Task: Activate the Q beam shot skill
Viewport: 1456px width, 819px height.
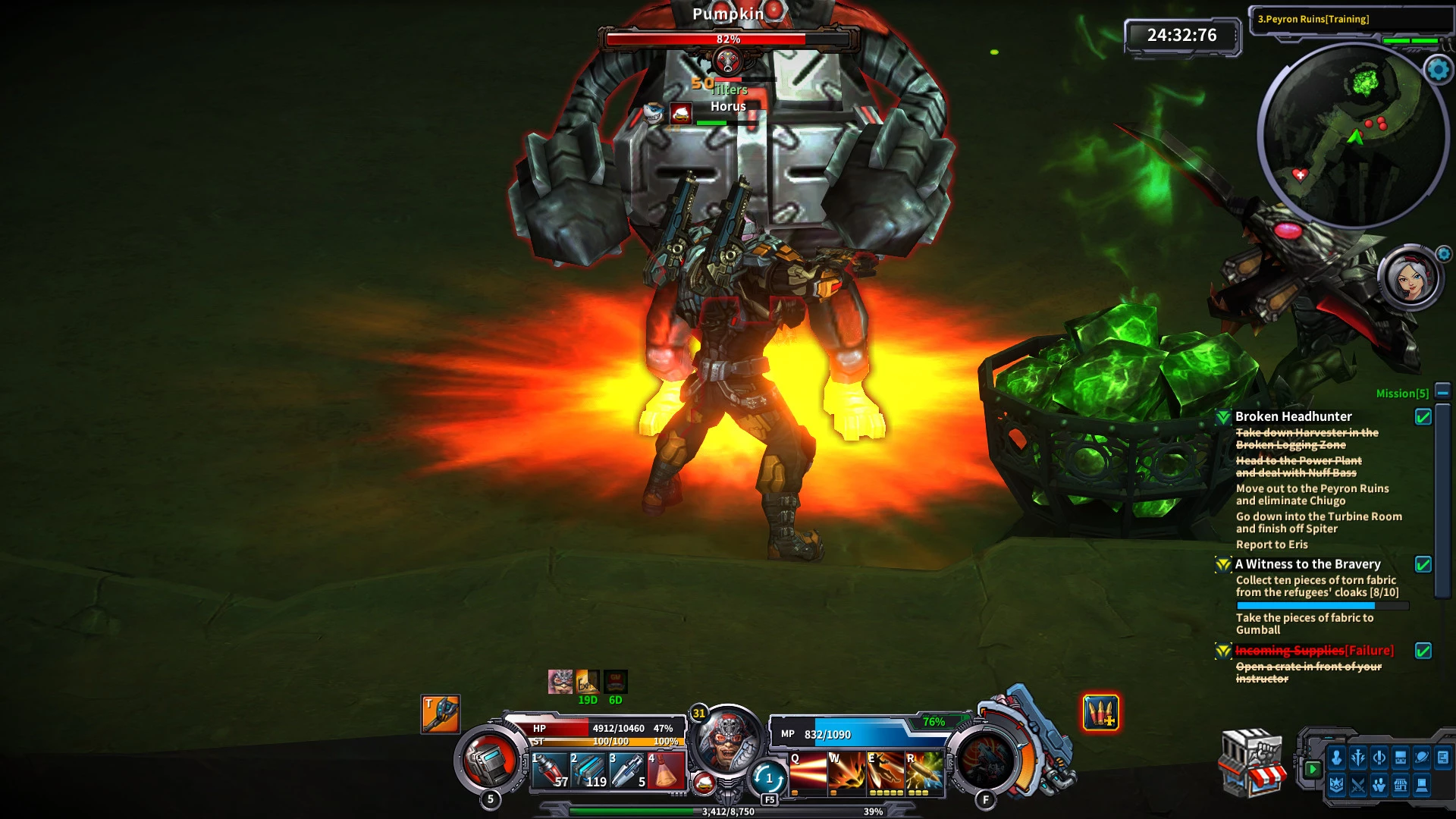Action: tap(808, 772)
